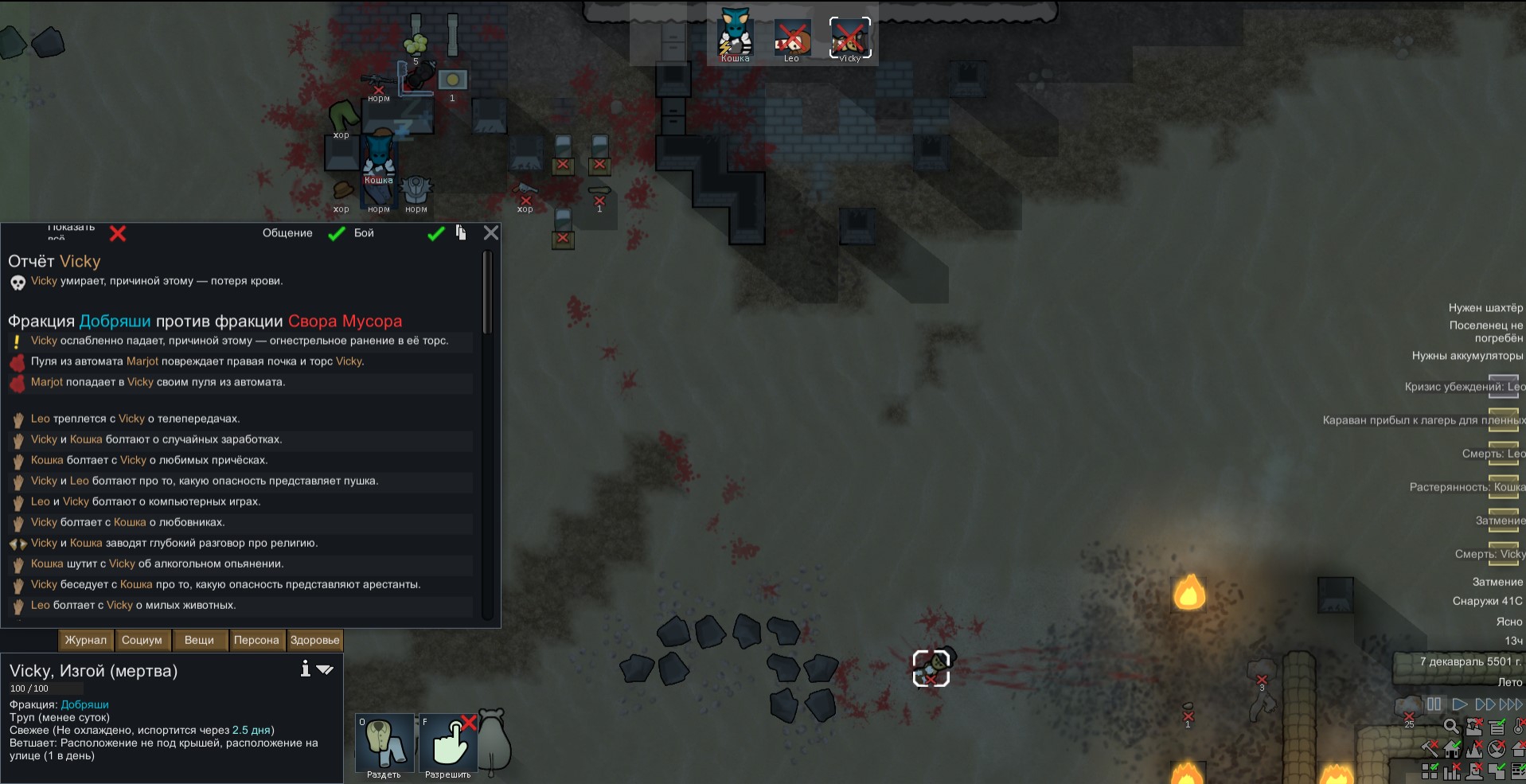
Task: Toggle the Показать всё checkbox
Action: pos(118,233)
